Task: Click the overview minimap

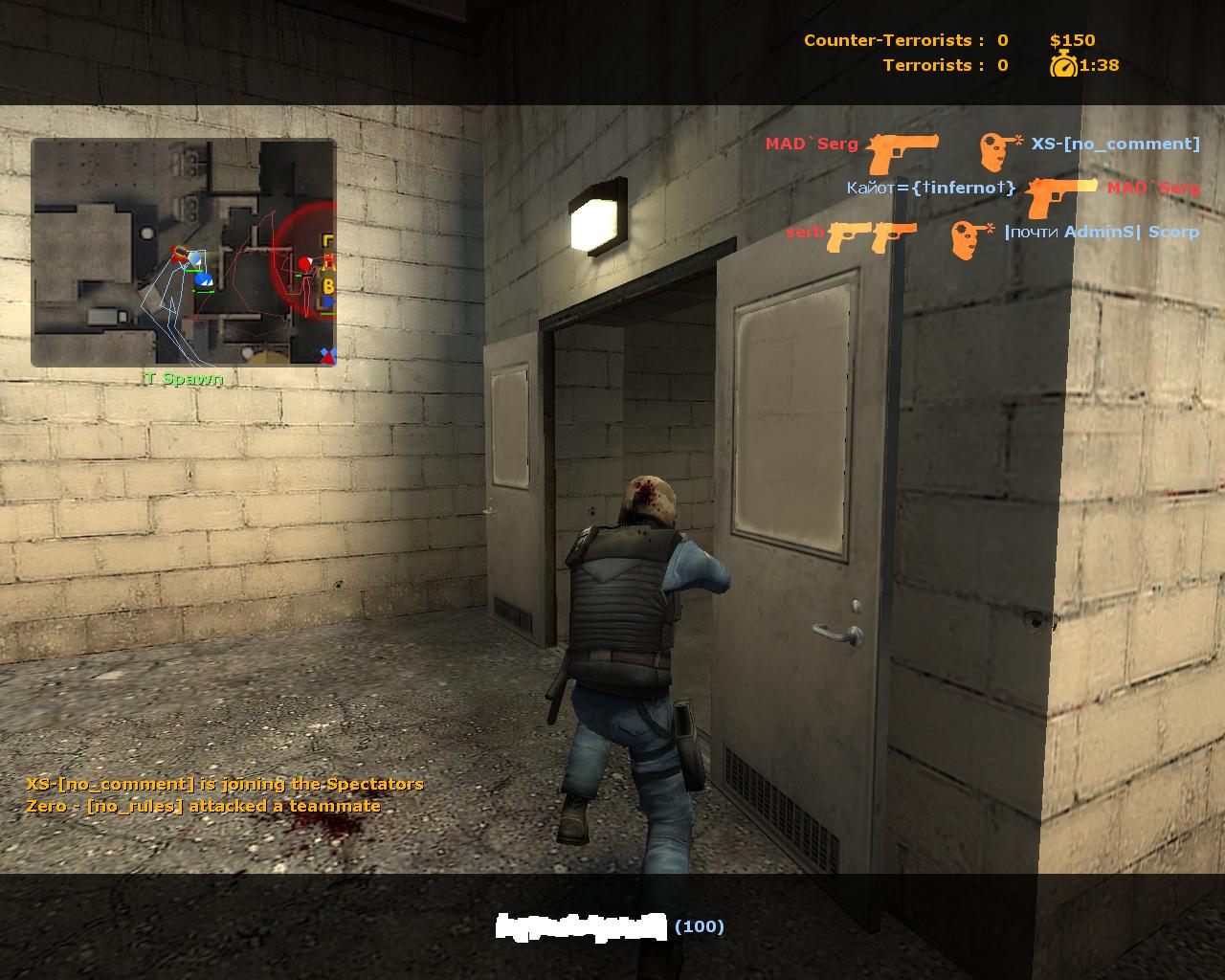Action: pyautogui.click(x=184, y=252)
